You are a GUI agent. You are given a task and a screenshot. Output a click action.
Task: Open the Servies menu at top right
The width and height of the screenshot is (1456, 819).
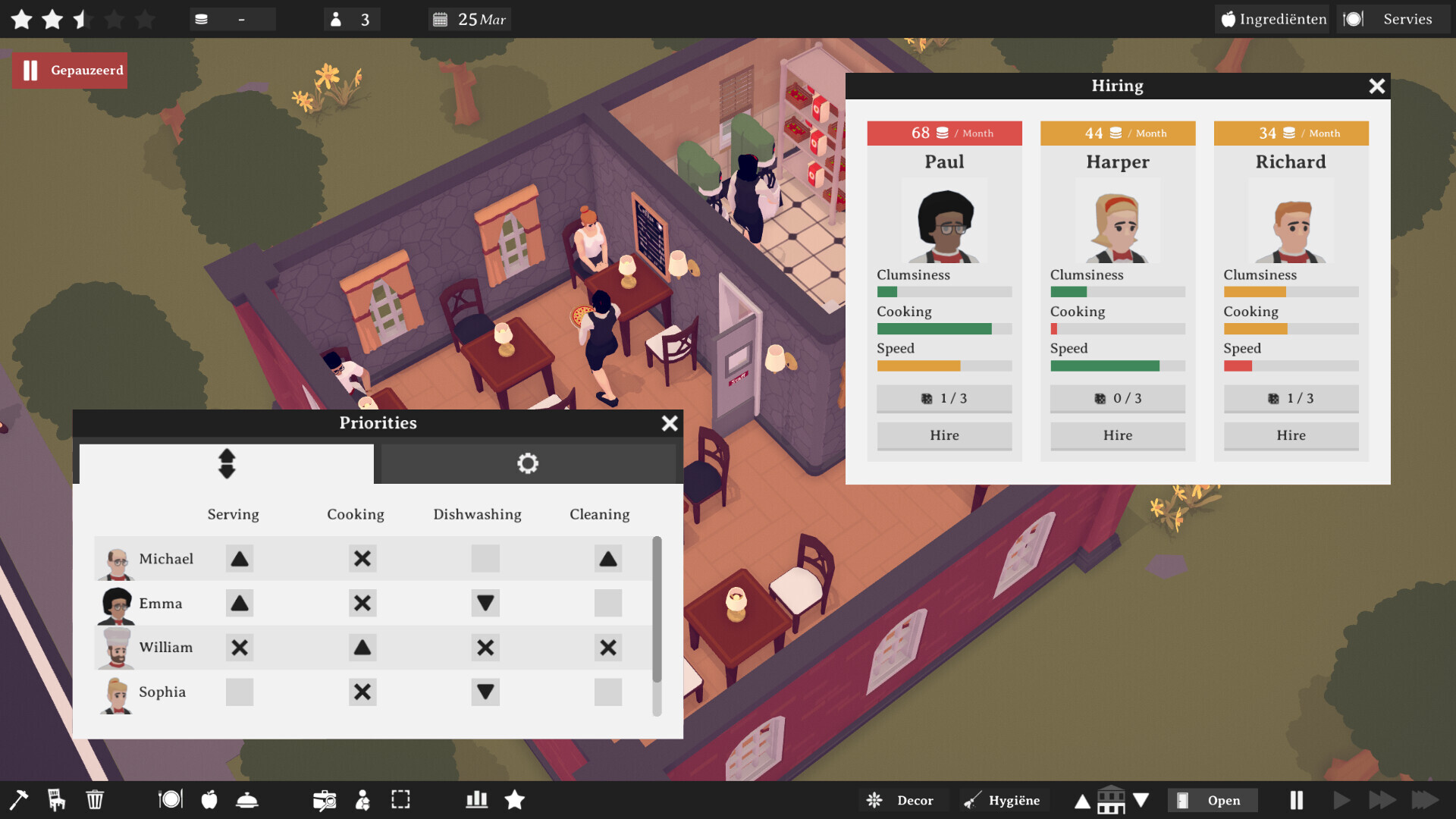tap(1394, 19)
